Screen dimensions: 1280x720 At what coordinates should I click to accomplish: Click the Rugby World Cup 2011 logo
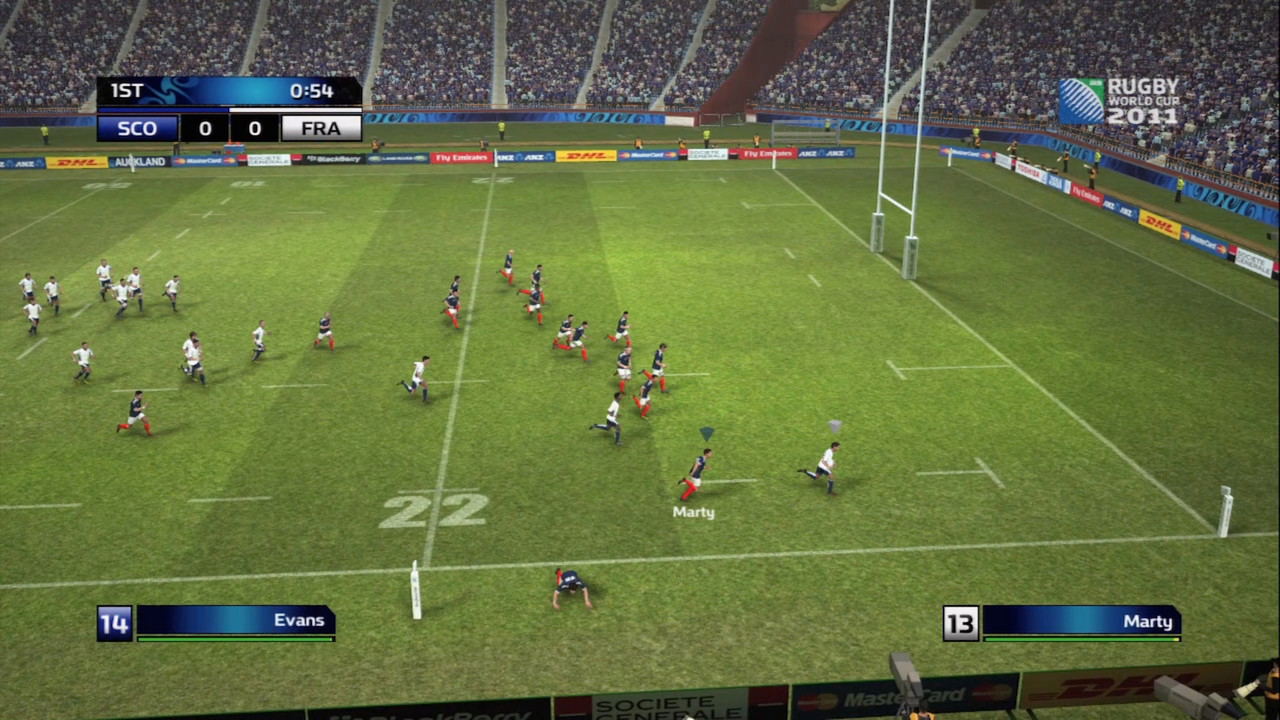(x=1119, y=101)
